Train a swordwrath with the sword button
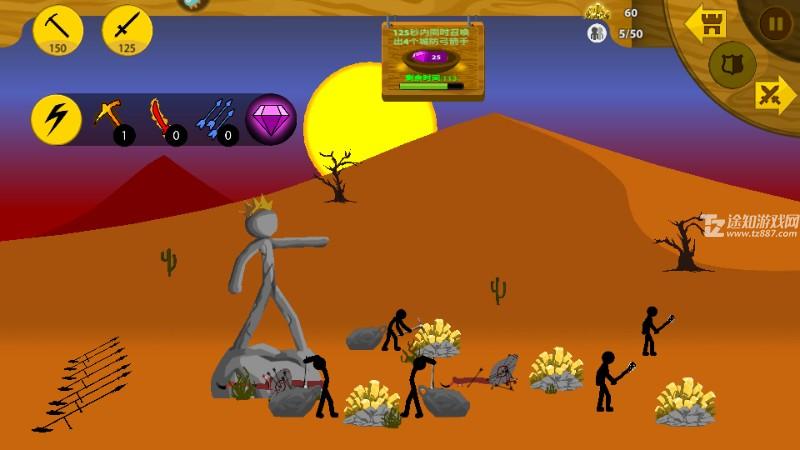Viewport: 800px width, 450px height. (x=127, y=30)
